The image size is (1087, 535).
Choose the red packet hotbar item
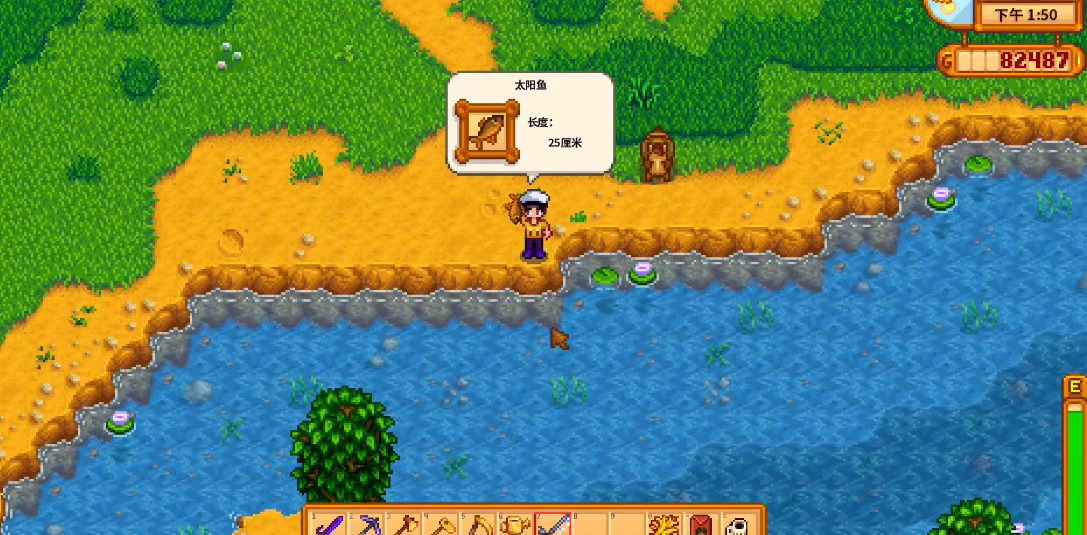tap(701, 524)
